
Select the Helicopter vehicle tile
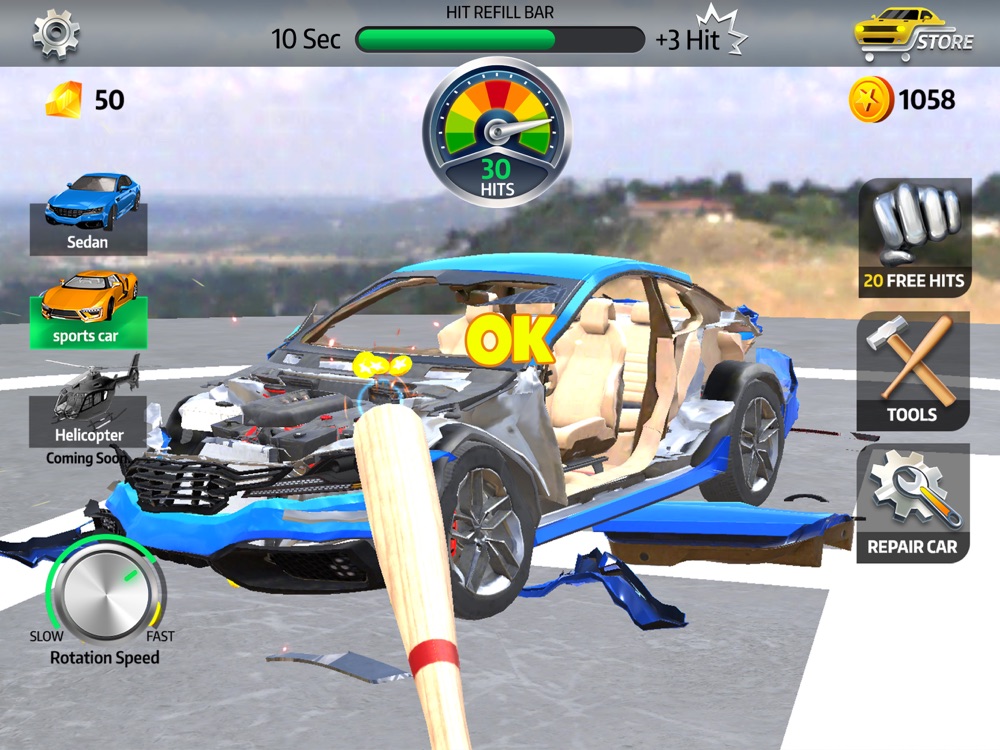click(88, 407)
